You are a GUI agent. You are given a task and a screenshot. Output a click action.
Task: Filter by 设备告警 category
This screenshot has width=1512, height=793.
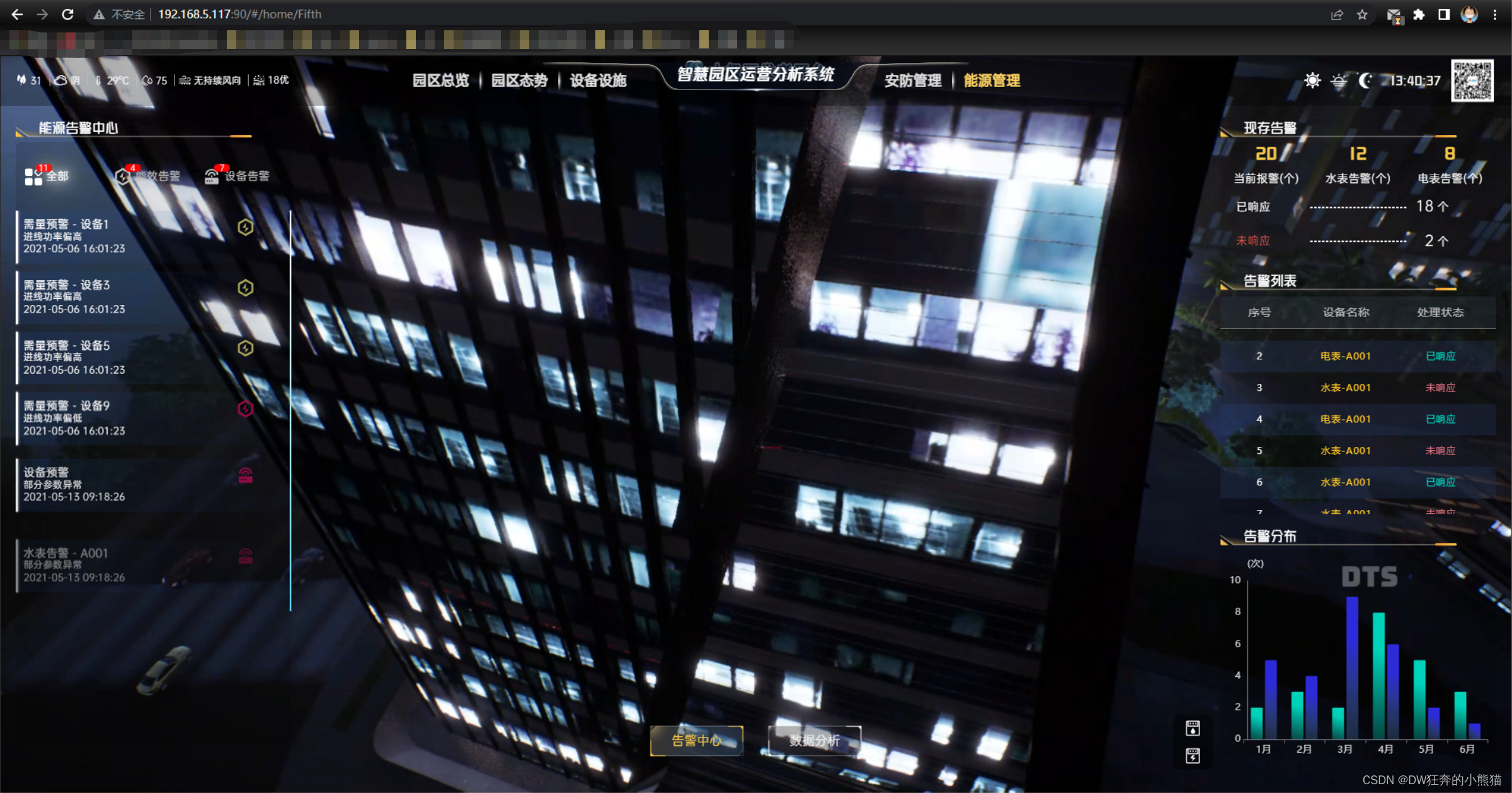[238, 177]
